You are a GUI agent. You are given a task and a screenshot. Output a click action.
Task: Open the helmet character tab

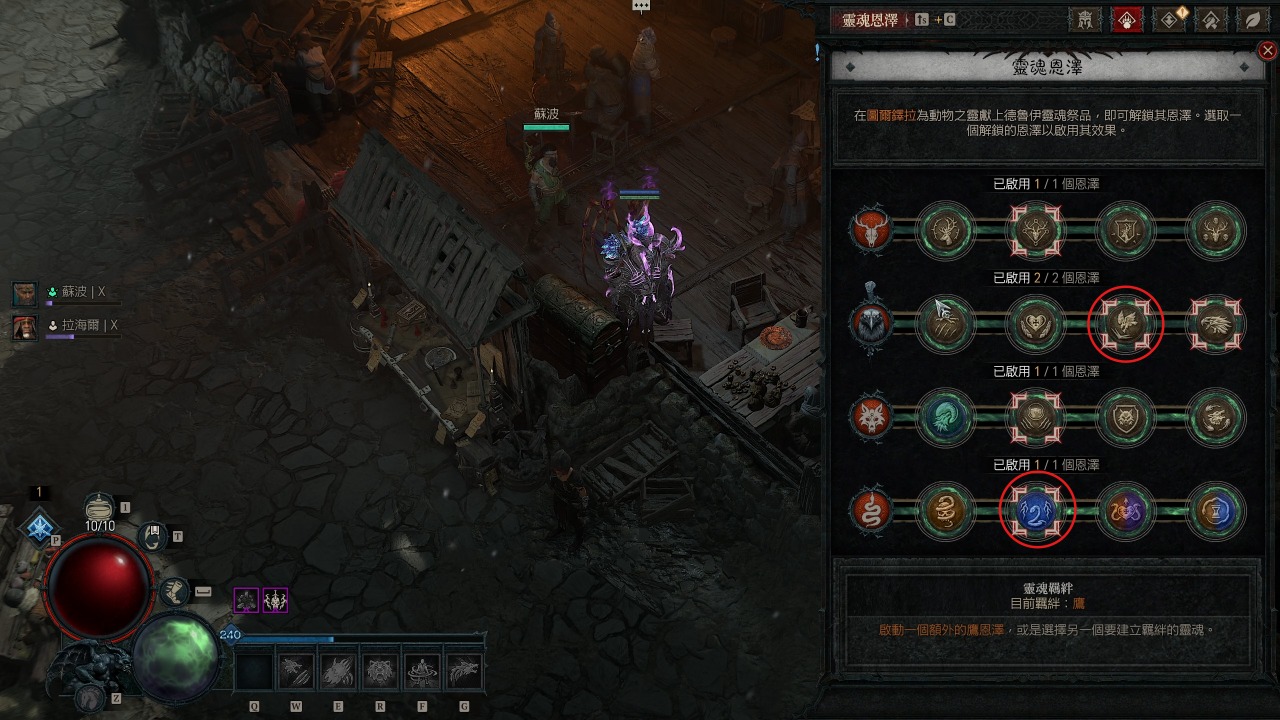[1086, 19]
